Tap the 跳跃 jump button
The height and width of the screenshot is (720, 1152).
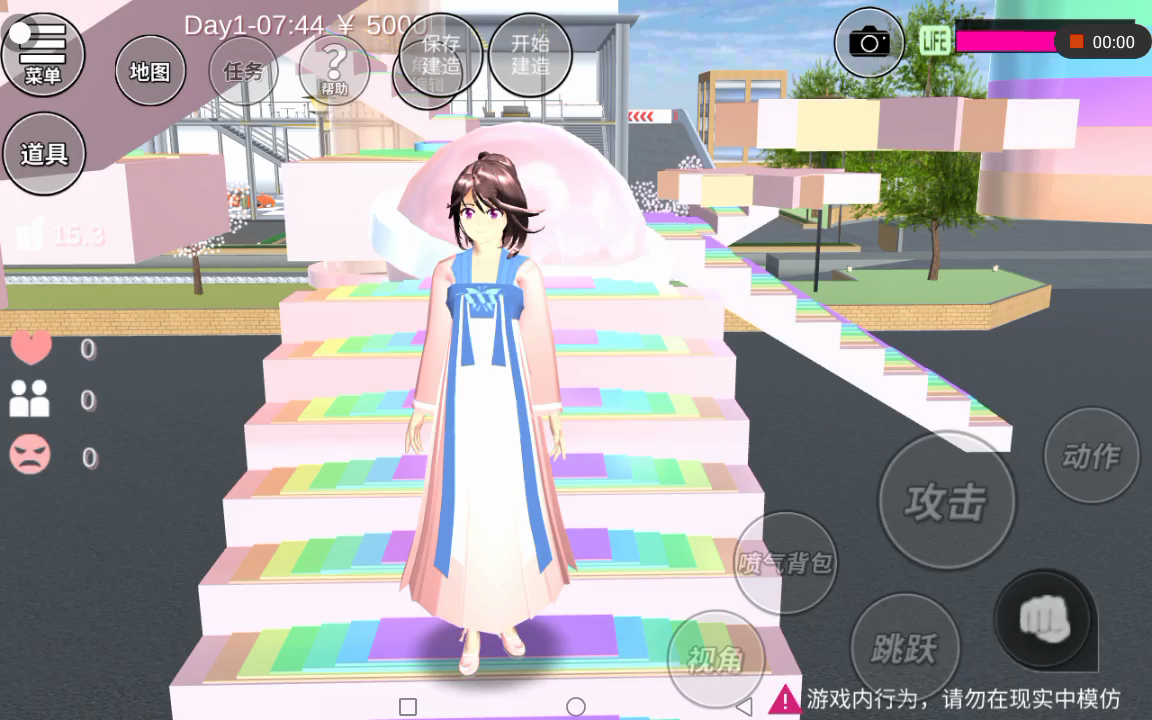(x=904, y=649)
